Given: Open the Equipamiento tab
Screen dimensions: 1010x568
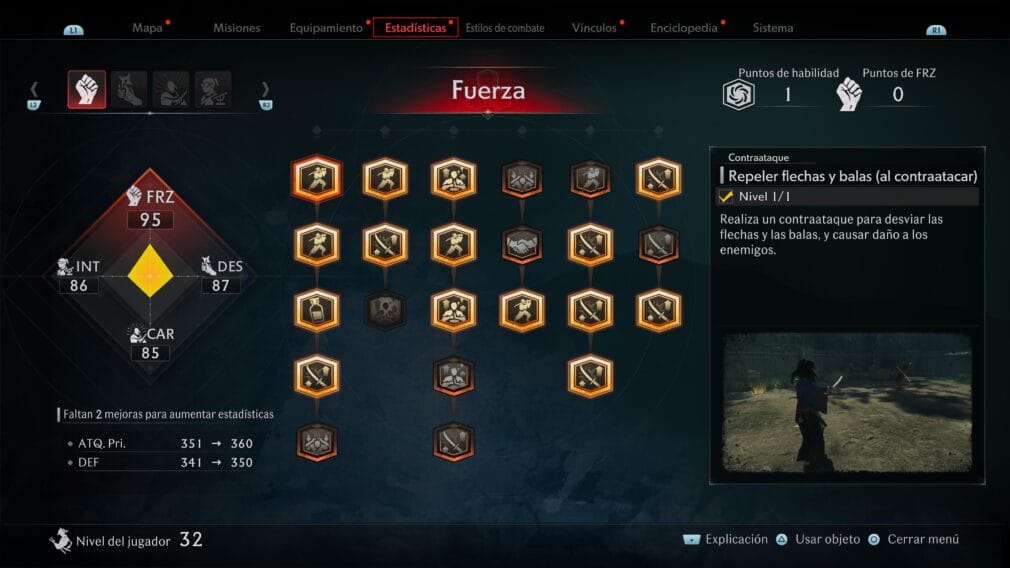Looking at the screenshot, I should pyautogui.click(x=326, y=28).
